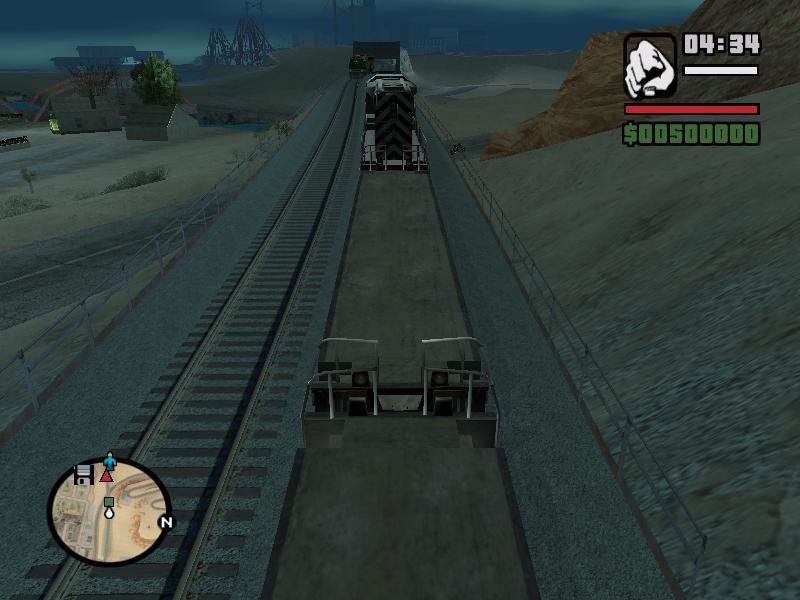This screenshot has height=600, width=800.
Task: Open the circular radar minimap
Action: (108, 511)
